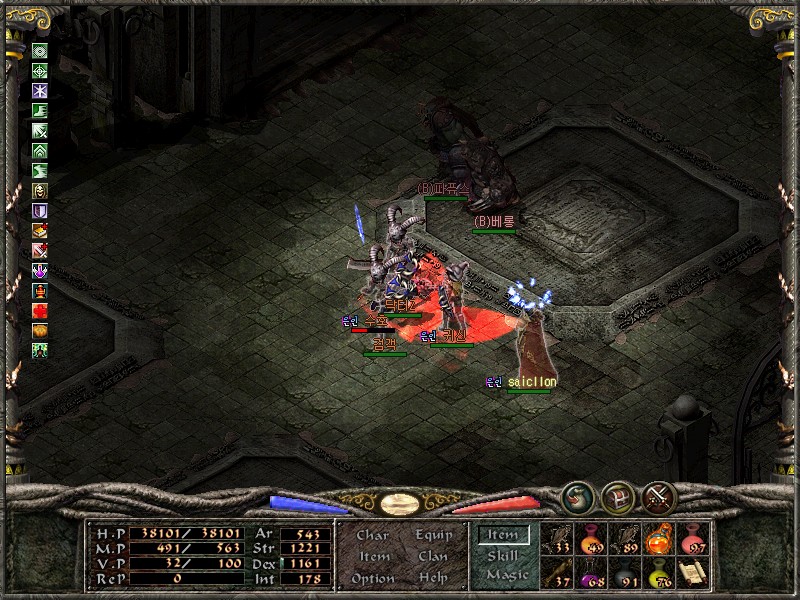Use the orange potion with count 49
Image resolution: width=800 pixels, height=600 pixels.
[591, 539]
